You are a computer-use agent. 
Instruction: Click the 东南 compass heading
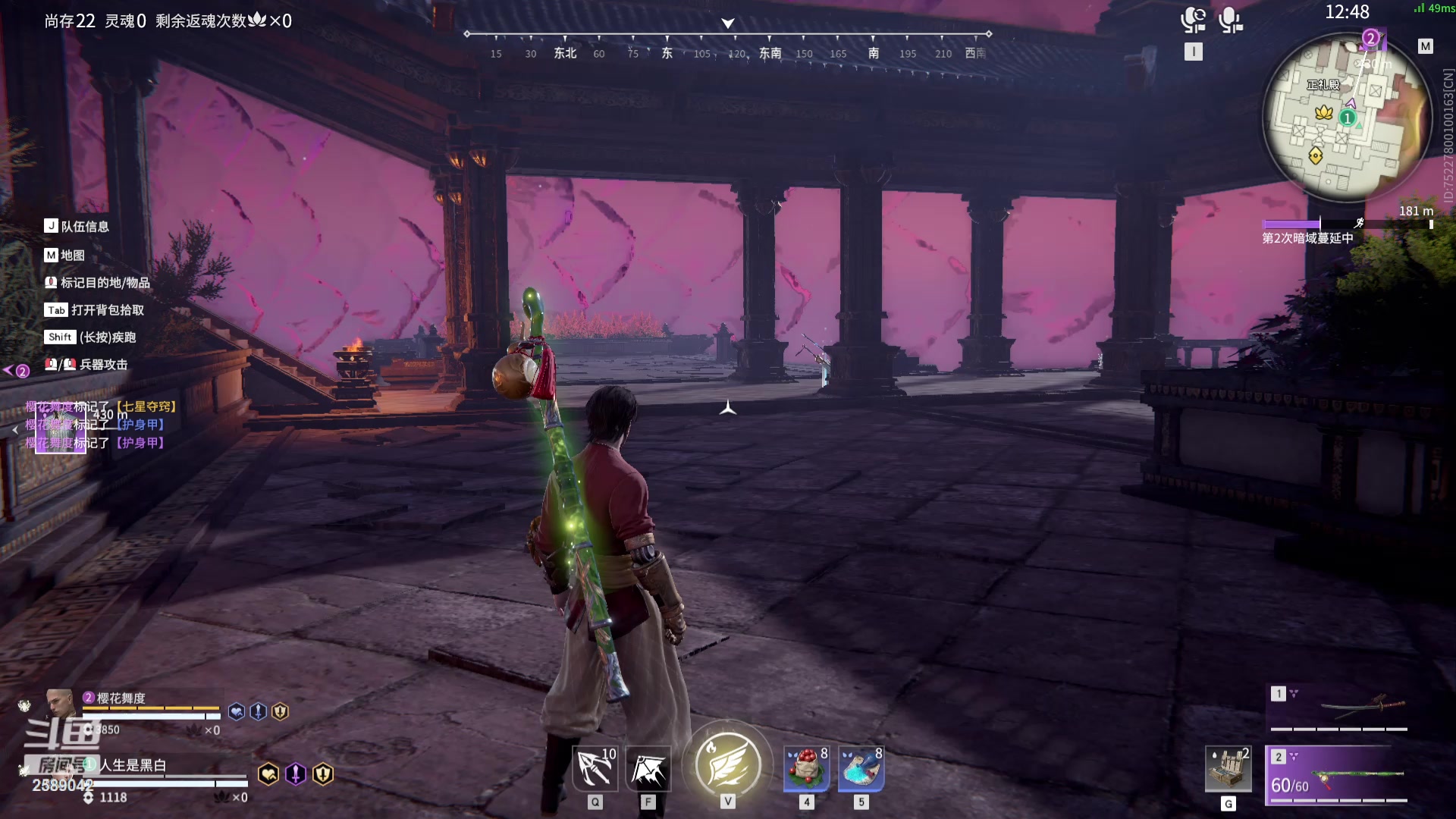(770, 53)
